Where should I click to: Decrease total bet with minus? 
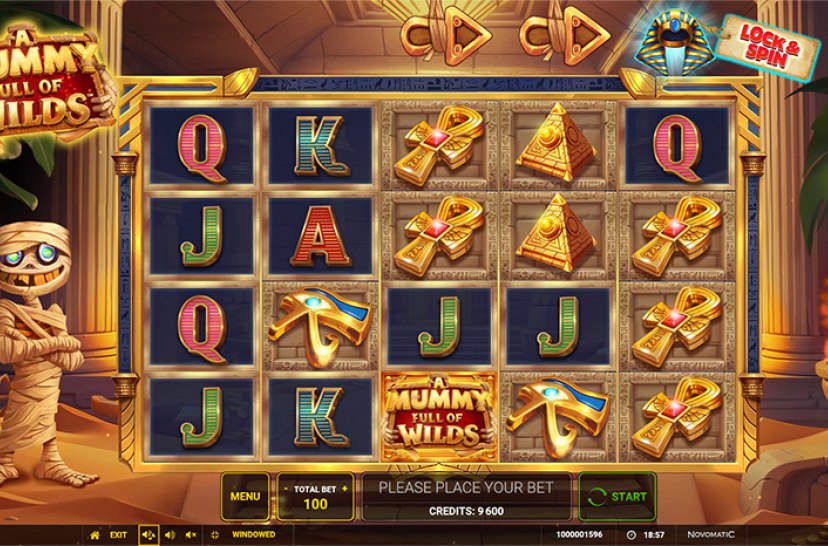(x=286, y=489)
